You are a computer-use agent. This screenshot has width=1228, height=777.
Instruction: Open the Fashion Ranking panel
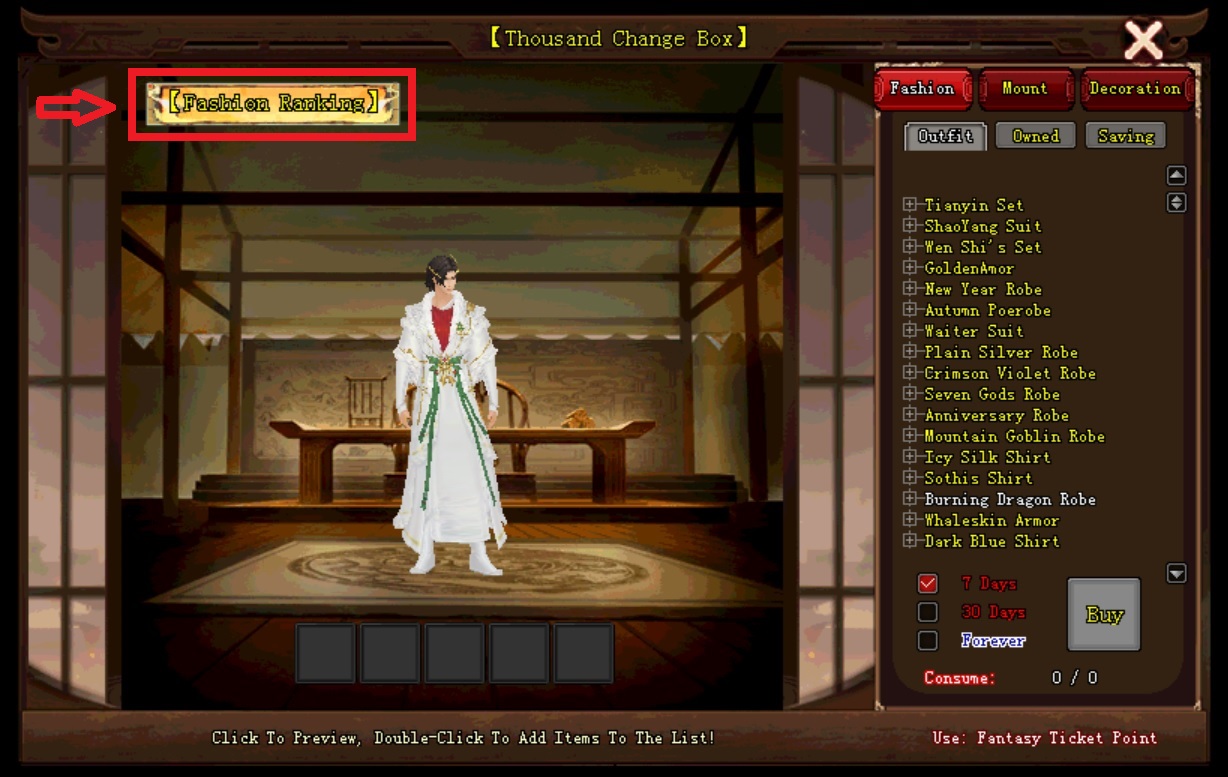273,103
